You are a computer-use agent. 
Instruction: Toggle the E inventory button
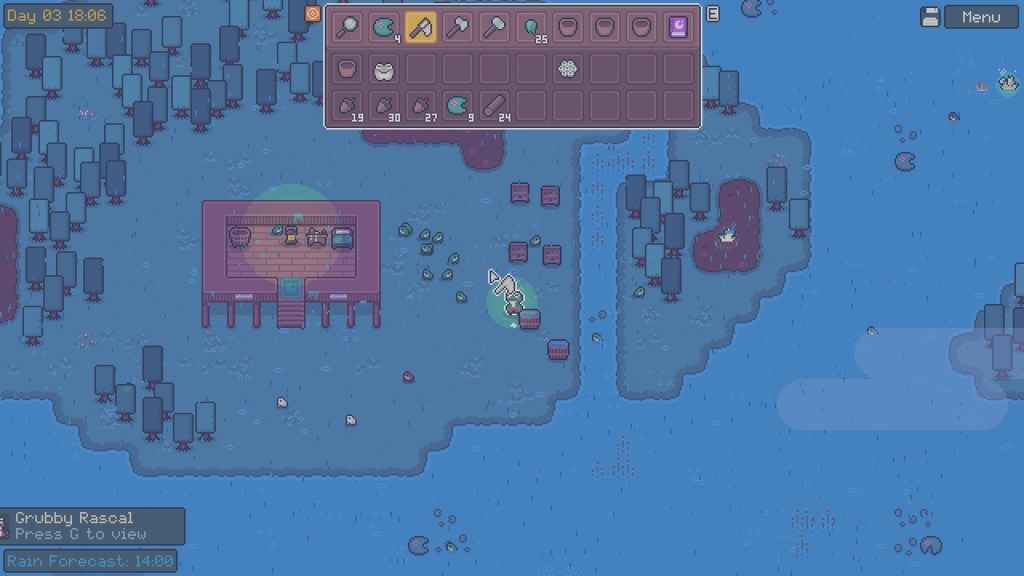pyautogui.click(x=713, y=14)
